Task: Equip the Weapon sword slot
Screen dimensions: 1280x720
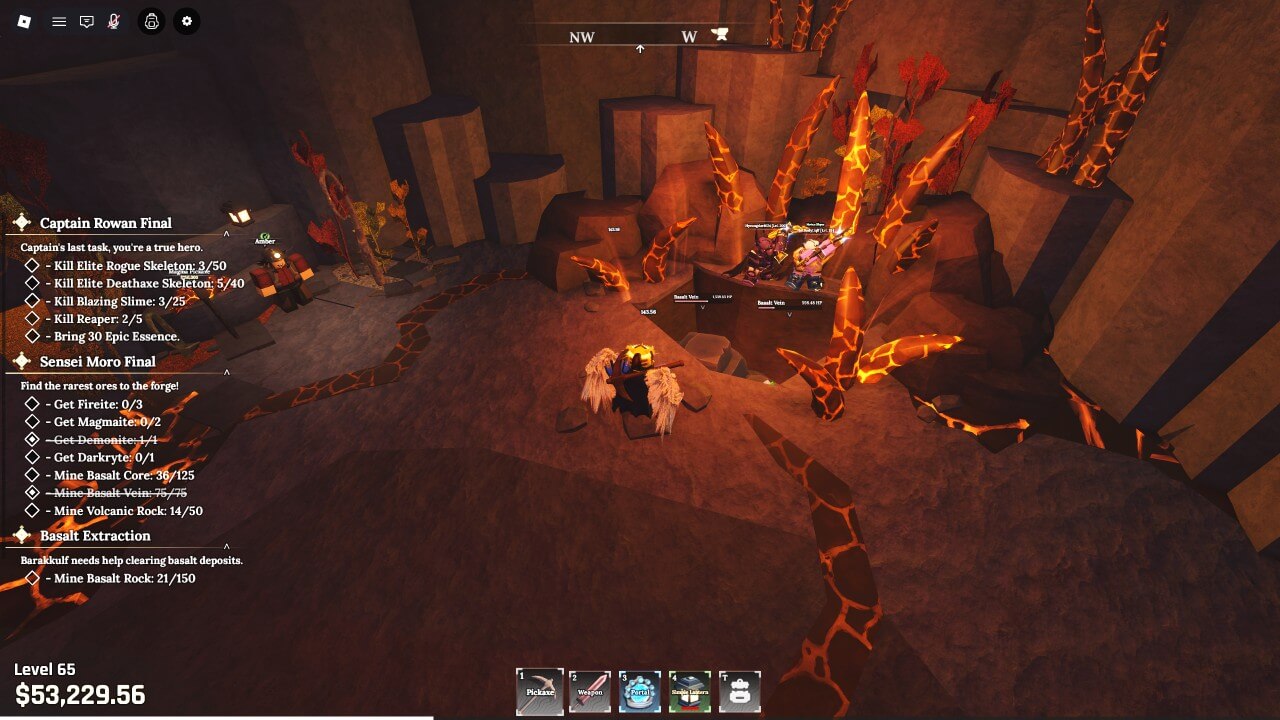Action: tap(590, 692)
